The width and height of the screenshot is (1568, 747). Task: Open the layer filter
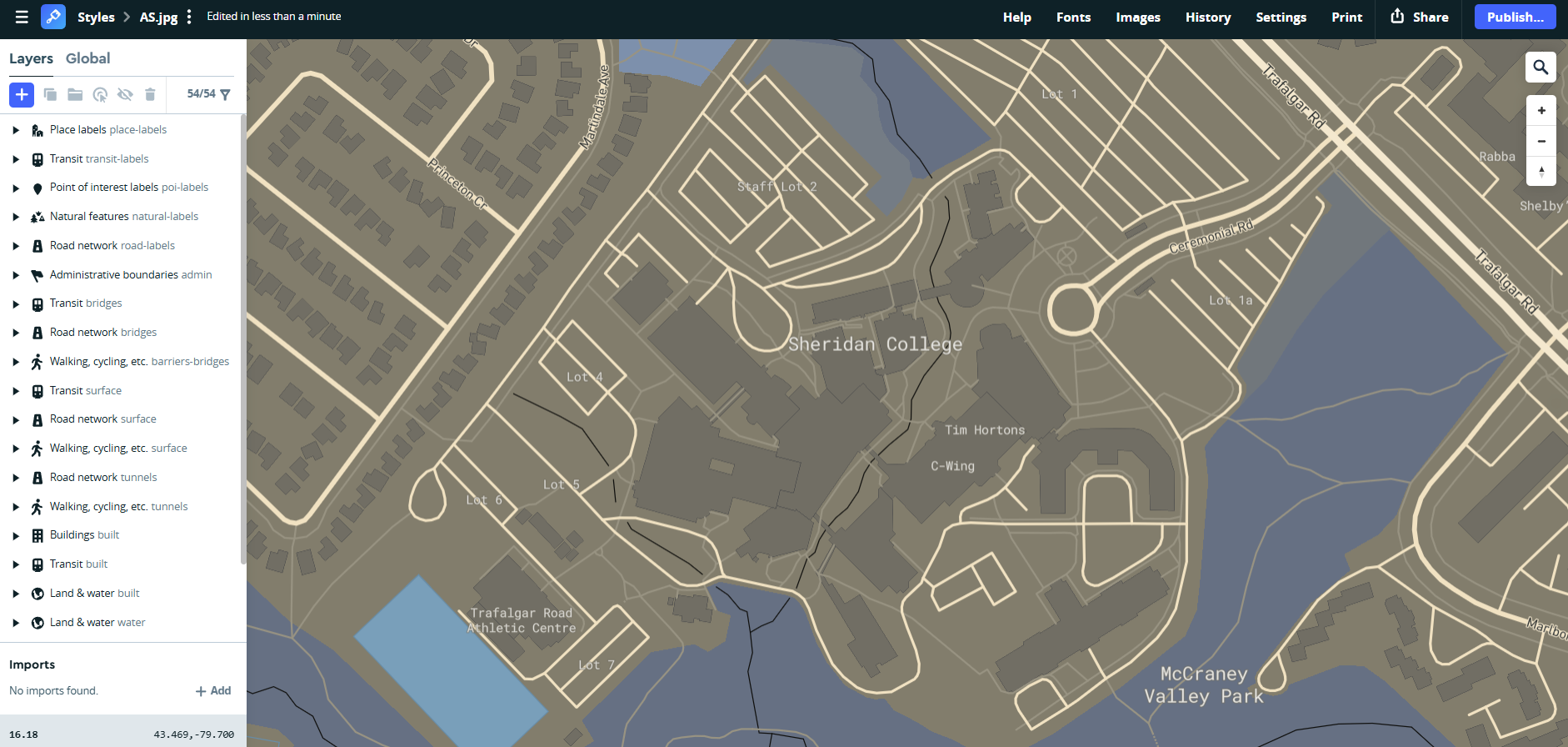point(226,95)
